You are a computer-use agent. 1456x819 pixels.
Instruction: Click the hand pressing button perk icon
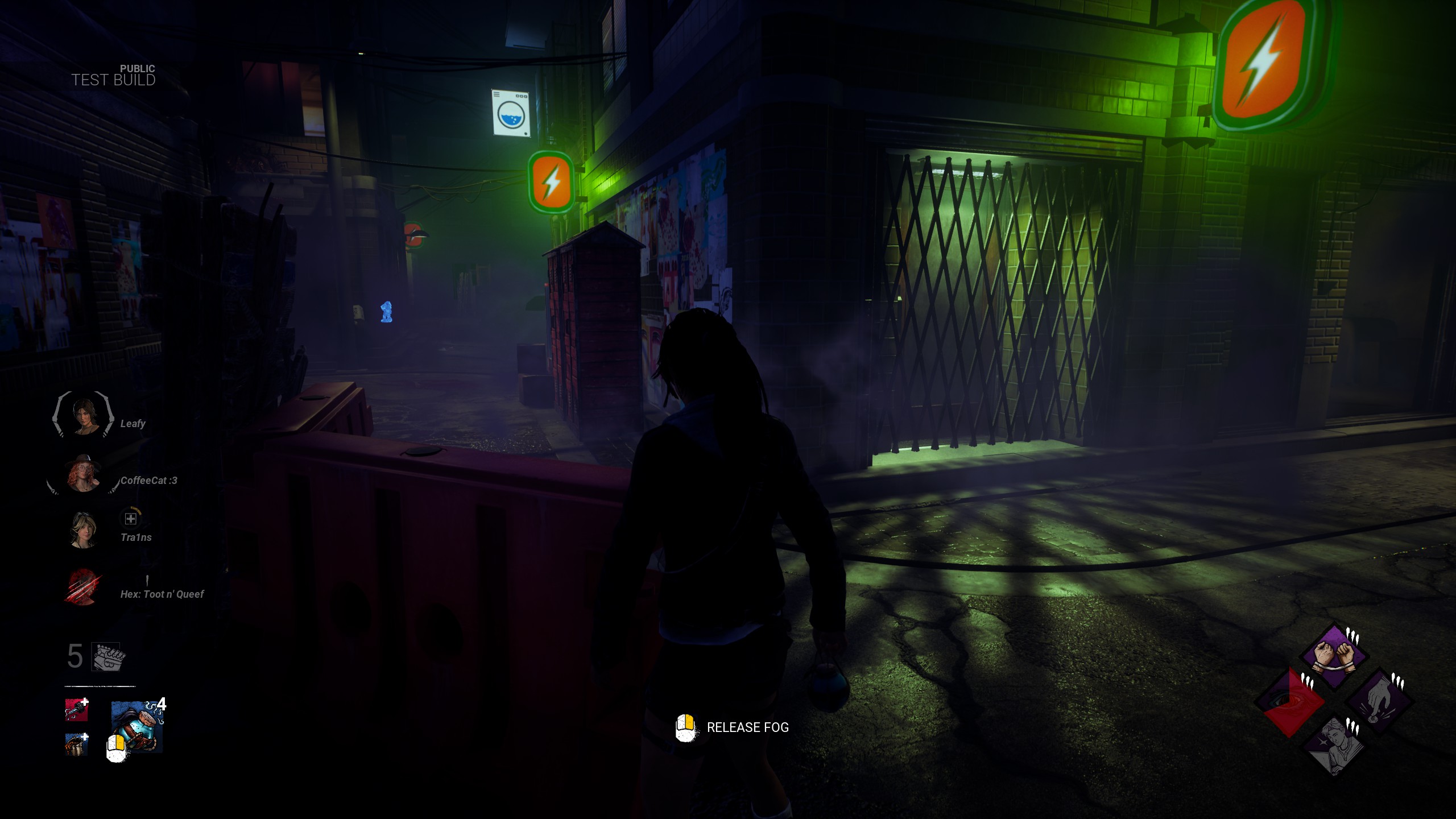point(1378,702)
